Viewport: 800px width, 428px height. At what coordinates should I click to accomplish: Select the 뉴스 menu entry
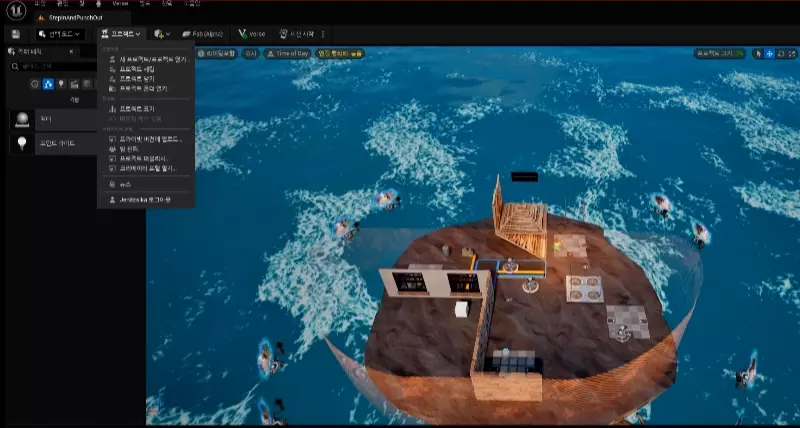click(x=126, y=184)
